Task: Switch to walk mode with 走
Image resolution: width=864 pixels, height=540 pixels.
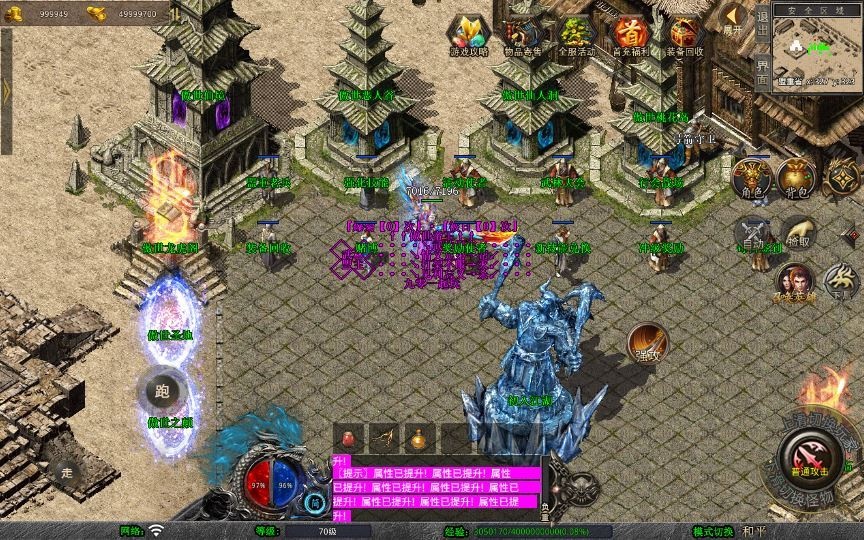Action: click(68, 472)
